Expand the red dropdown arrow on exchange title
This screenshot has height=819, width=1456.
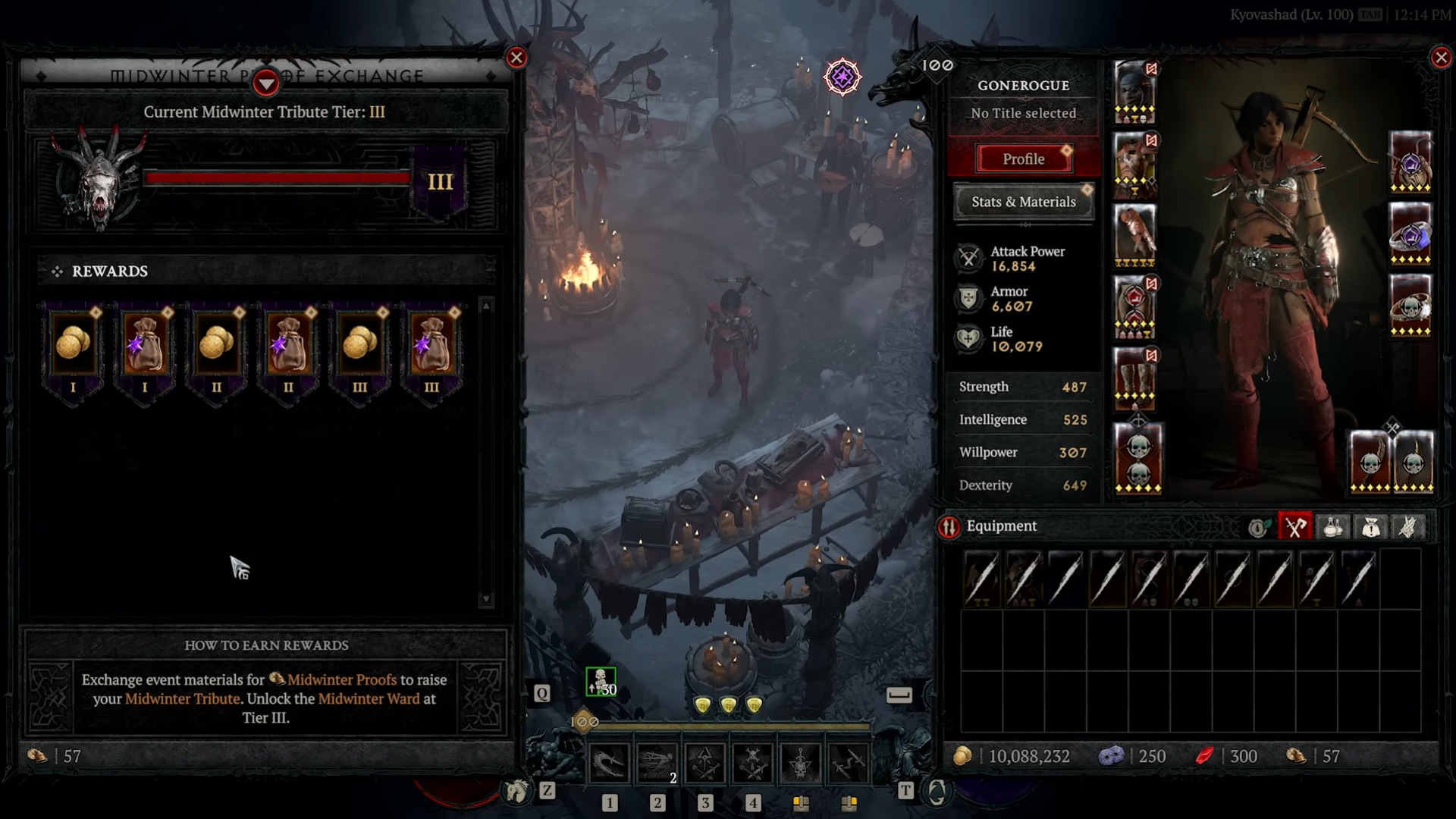click(265, 81)
